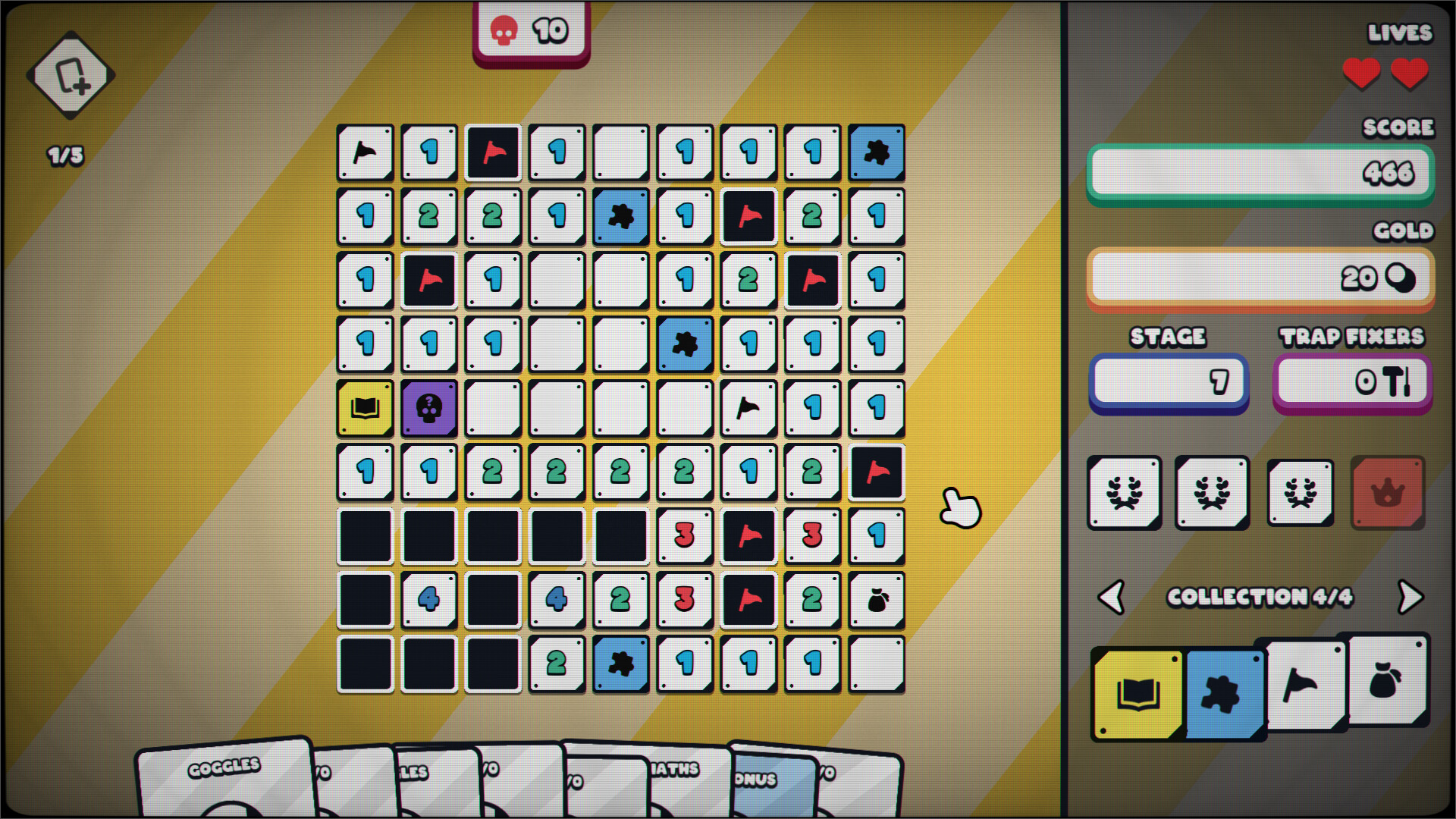The image size is (1456, 819).
Task: Select the red crown badge in the sidebar
Action: click(x=1387, y=491)
